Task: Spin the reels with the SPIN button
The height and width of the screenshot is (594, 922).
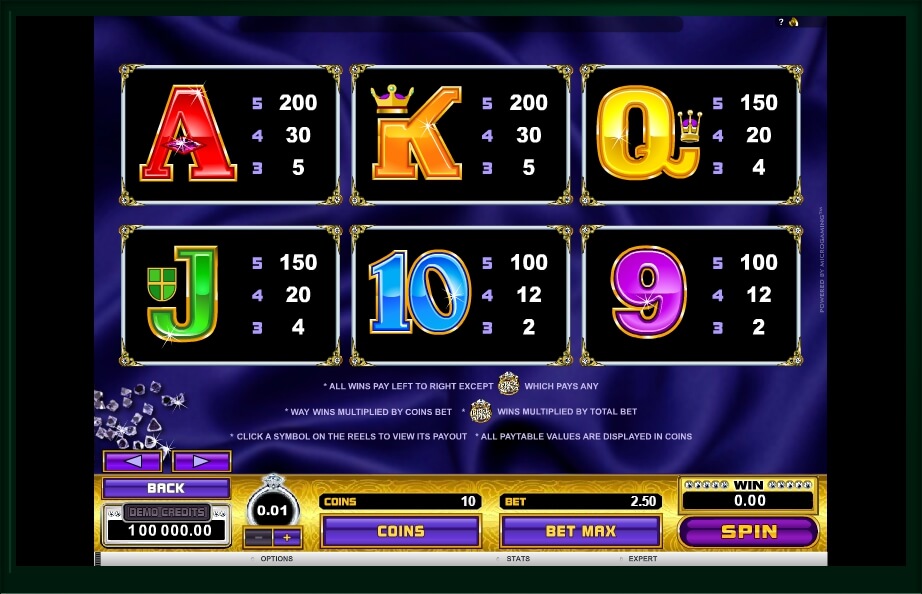Action: click(x=748, y=532)
